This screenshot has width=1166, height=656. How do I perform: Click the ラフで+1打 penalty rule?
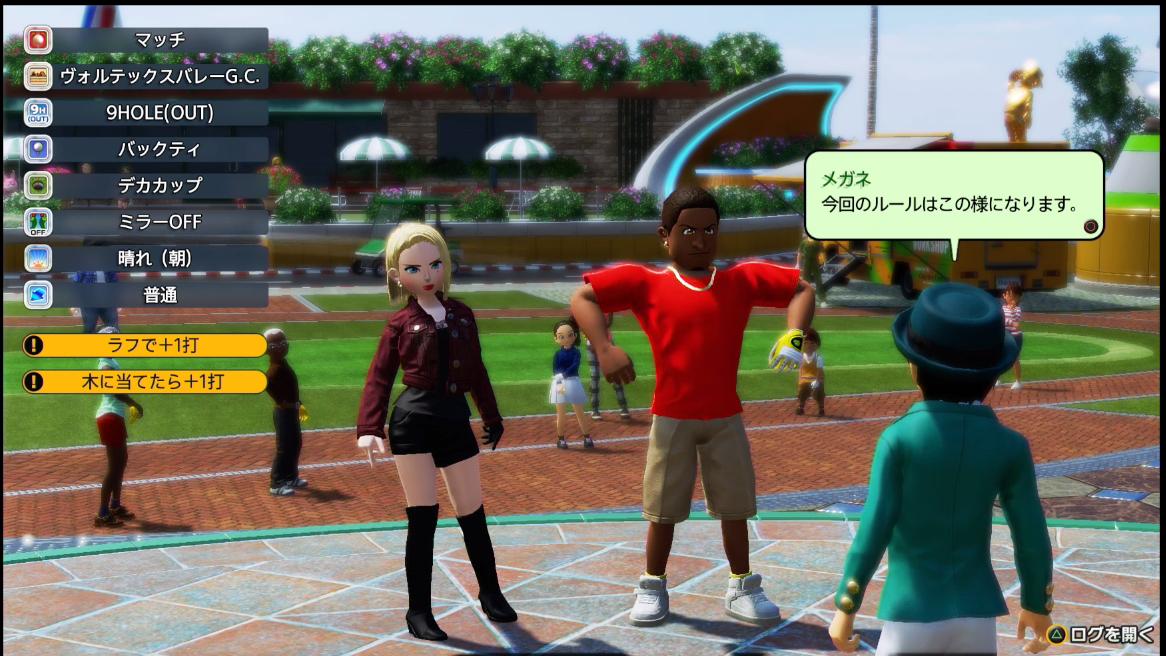(146, 345)
